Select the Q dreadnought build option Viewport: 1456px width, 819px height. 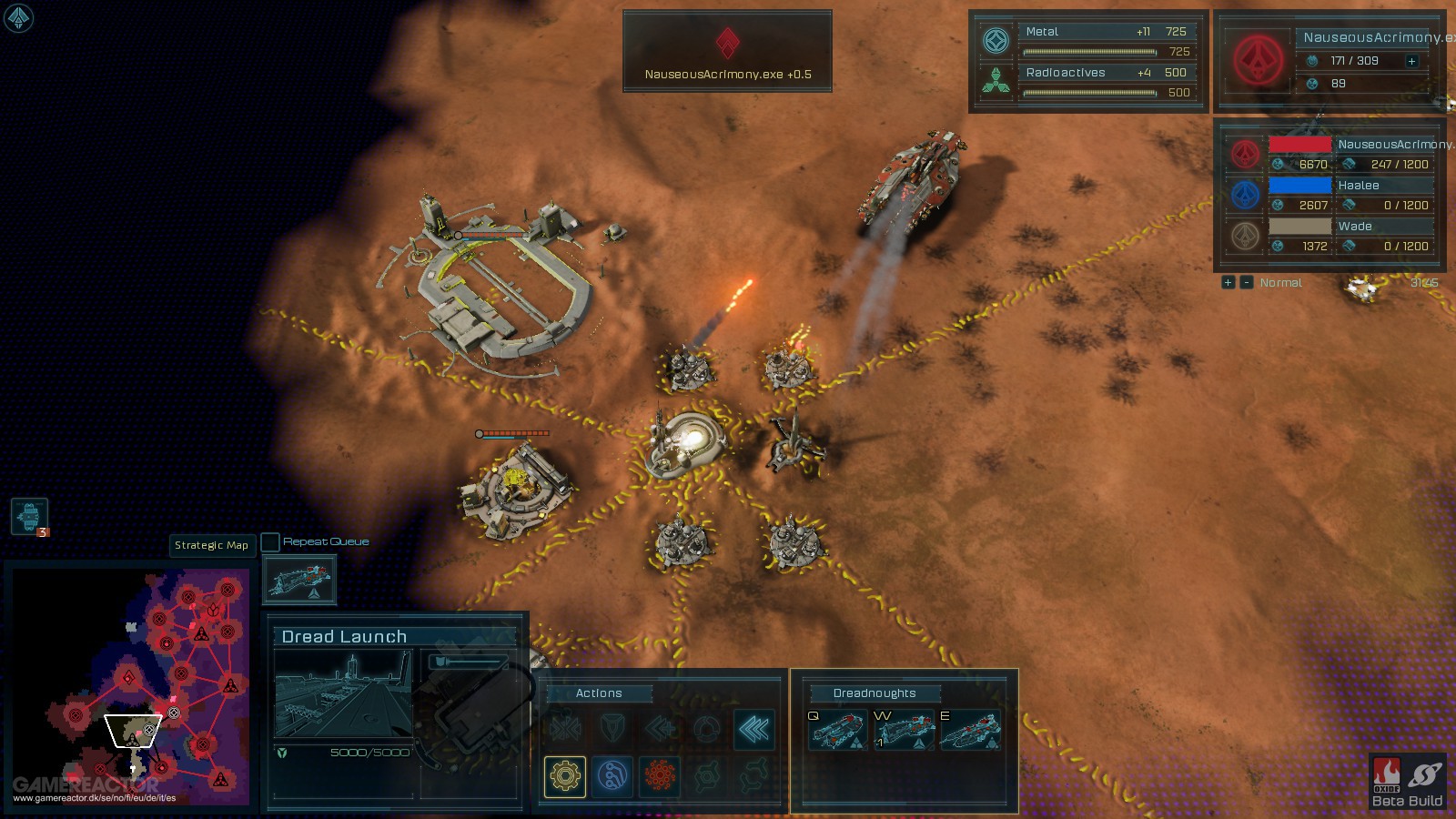pos(835,731)
